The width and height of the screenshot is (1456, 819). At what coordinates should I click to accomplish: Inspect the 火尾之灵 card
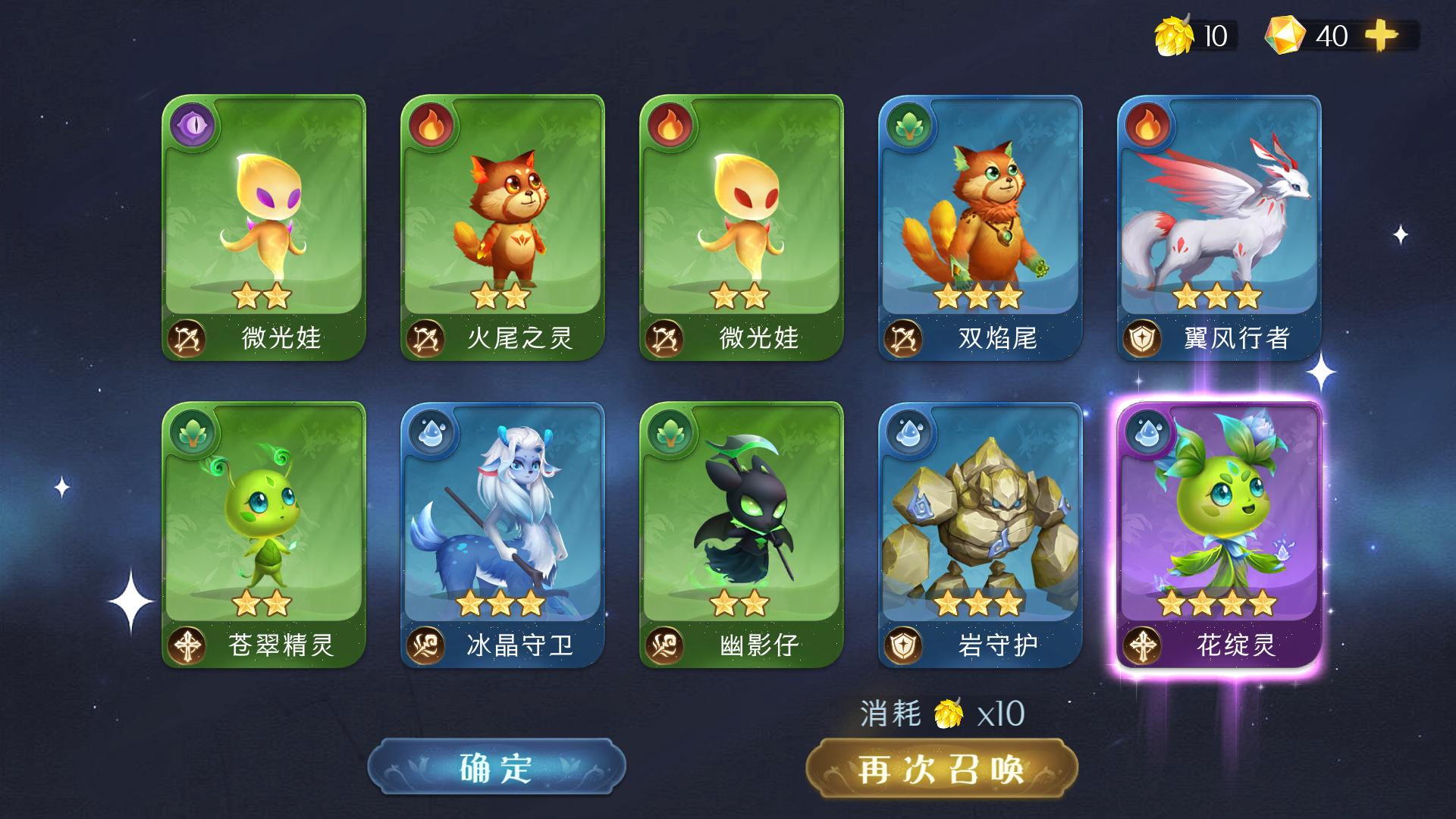[503, 227]
